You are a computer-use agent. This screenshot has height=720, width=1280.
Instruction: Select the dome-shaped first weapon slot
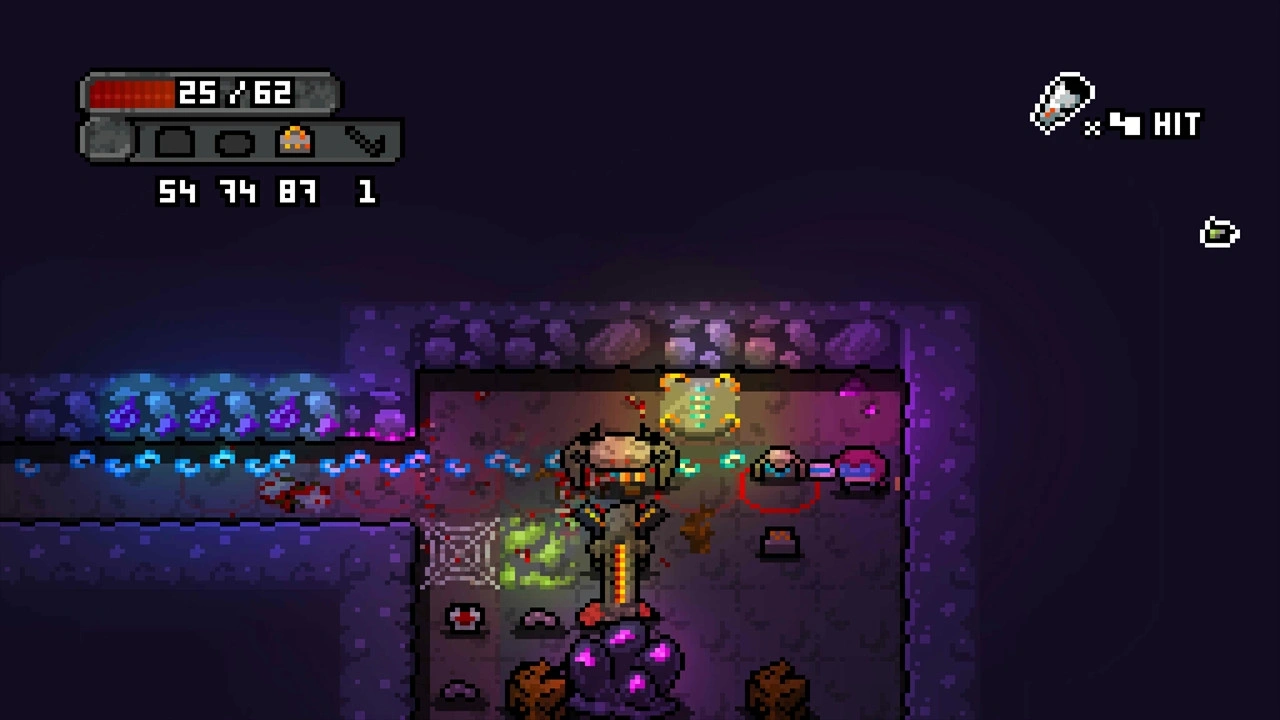point(176,142)
